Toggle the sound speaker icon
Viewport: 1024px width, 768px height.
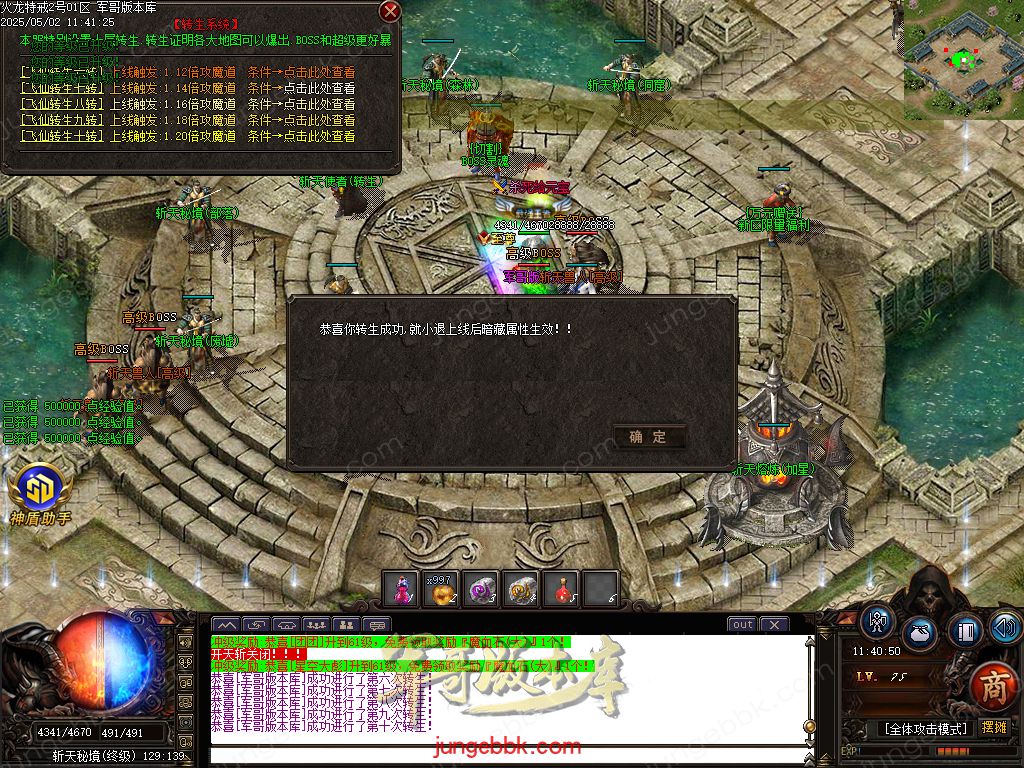pos(1005,627)
